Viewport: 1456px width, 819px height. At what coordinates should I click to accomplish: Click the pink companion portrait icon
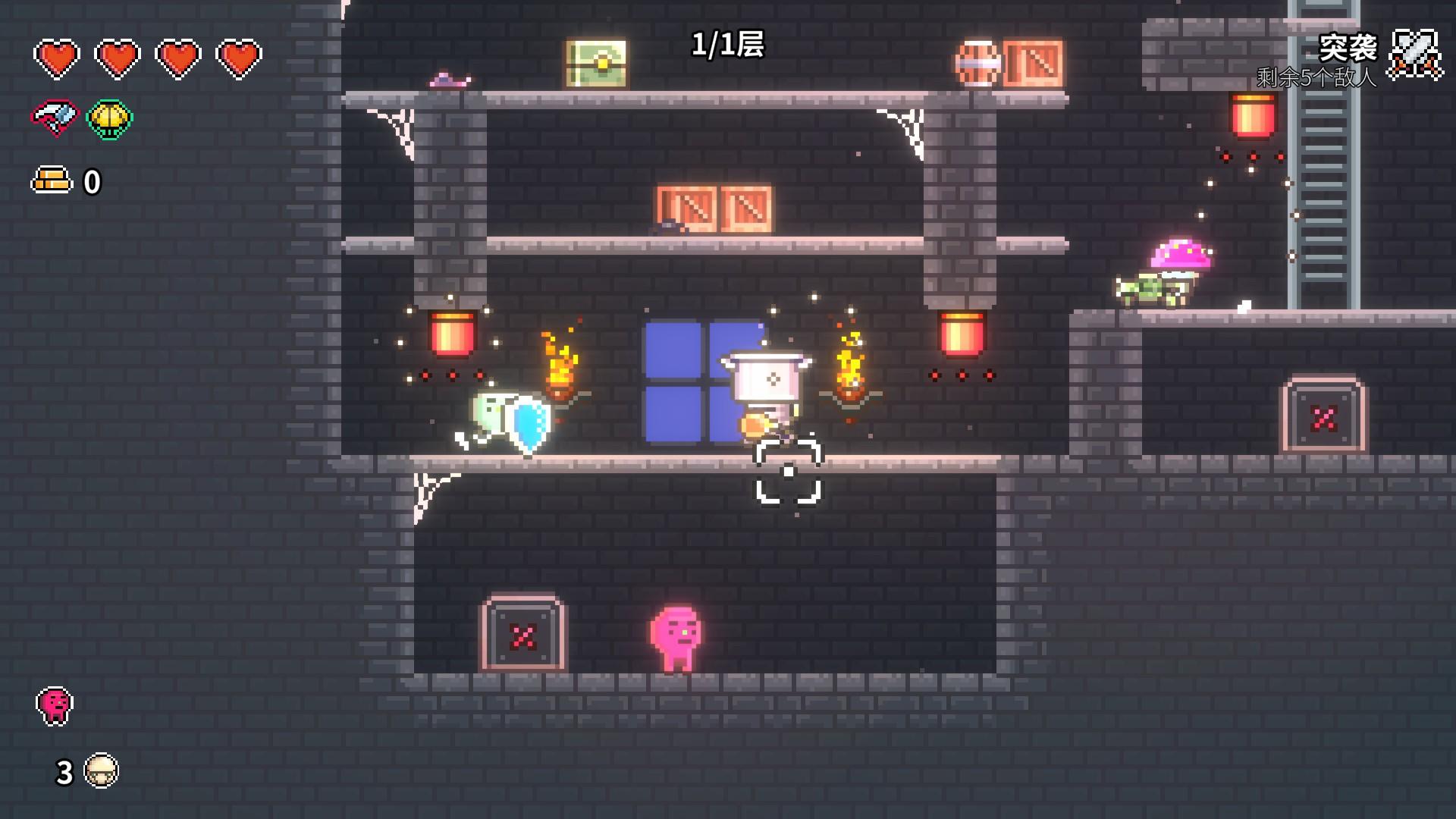coord(53,704)
